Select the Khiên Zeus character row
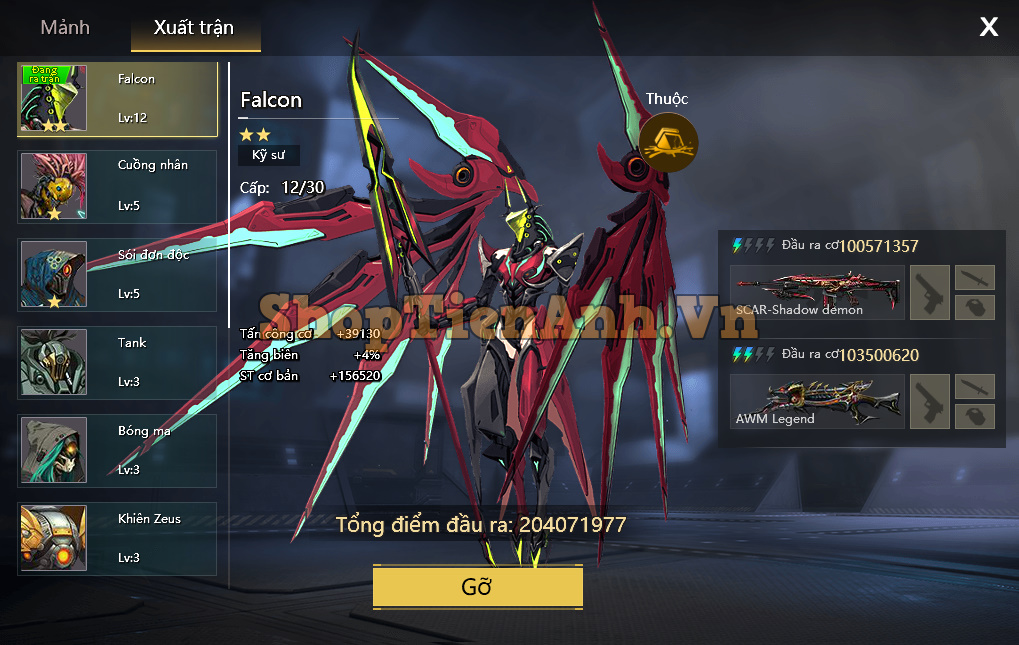 click(x=118, y=539)
